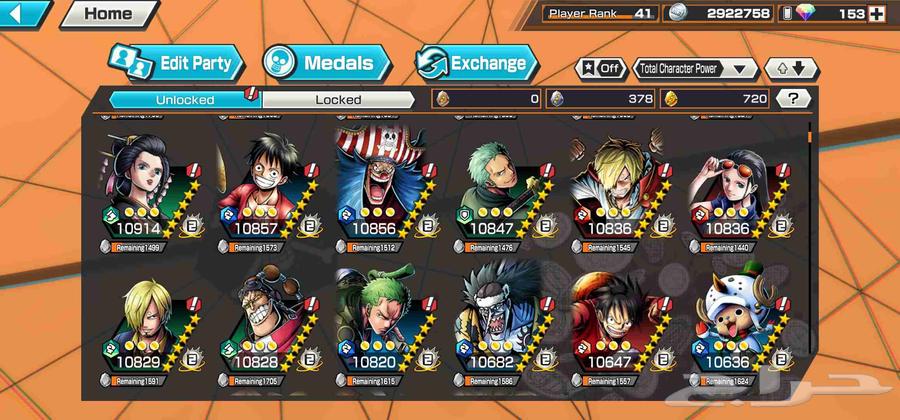This screenshot has width=900, height=420.
Task: Add rainbow diamonds with the plus button
Action: pos(877,14)
